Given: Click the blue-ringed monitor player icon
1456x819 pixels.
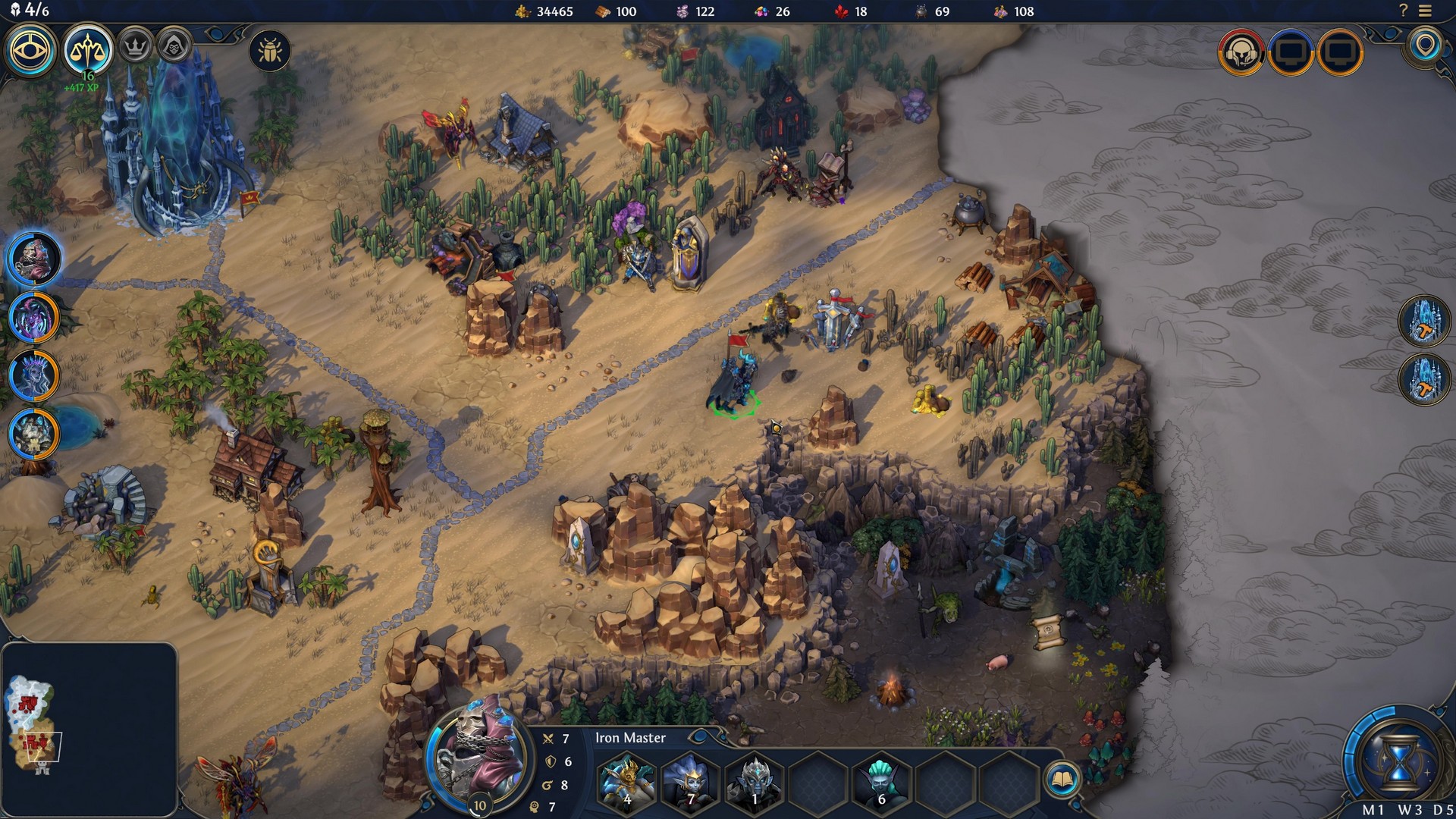Looking at the screenshot, I should [1291, 53].
